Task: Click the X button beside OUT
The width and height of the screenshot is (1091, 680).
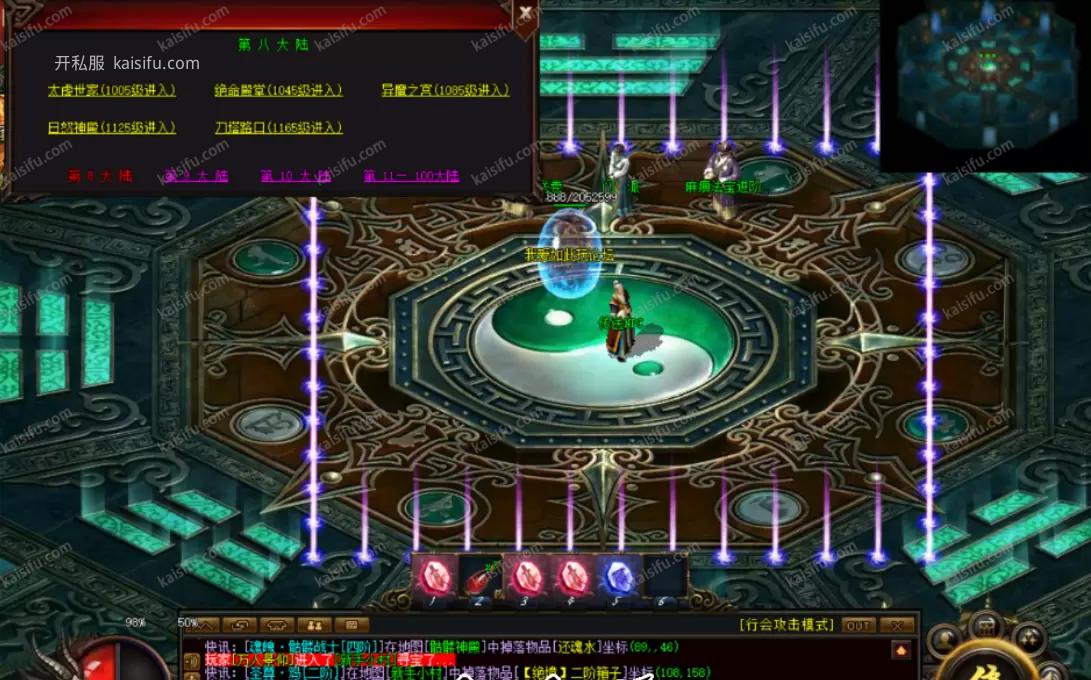Action: click(897, 625)
